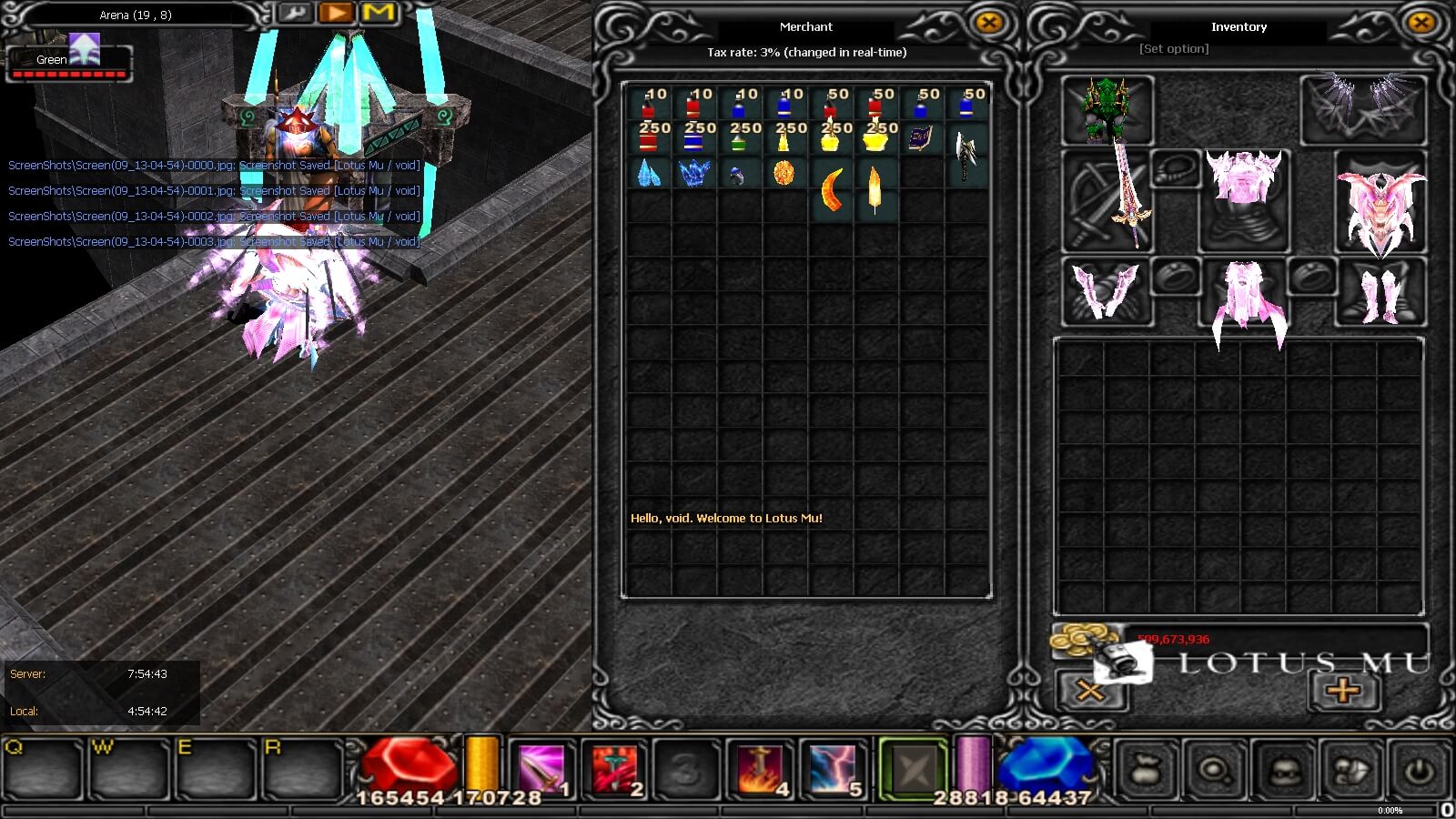1456x819 pixels.
Task: Choose the blue crystal cluster item
Action: pos(693,173)
